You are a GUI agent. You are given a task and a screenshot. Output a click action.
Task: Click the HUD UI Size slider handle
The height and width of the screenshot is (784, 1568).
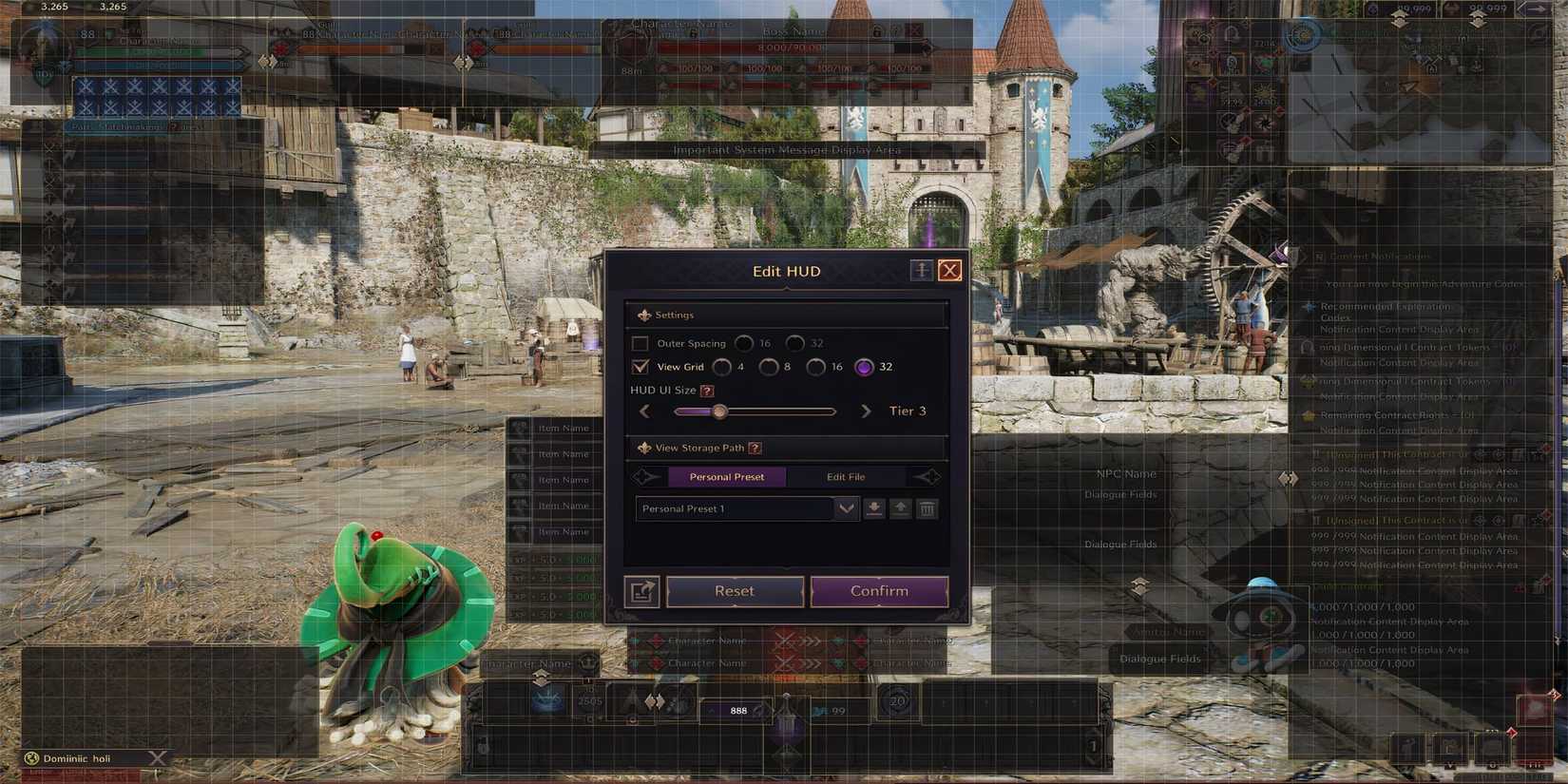pyautogui.click(x=719, y=411)
